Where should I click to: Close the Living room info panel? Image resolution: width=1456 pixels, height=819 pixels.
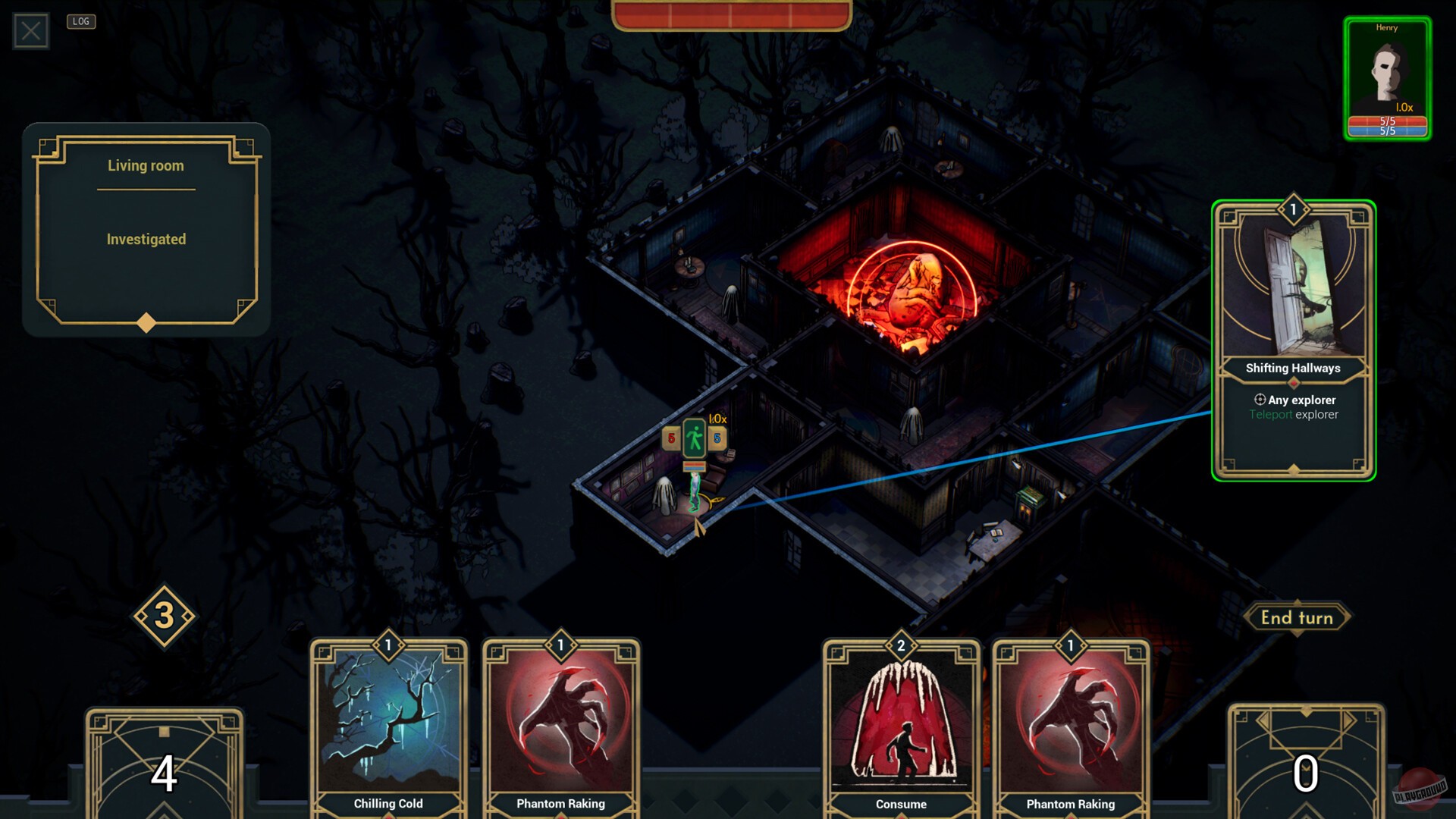click(x=30, y=30)
